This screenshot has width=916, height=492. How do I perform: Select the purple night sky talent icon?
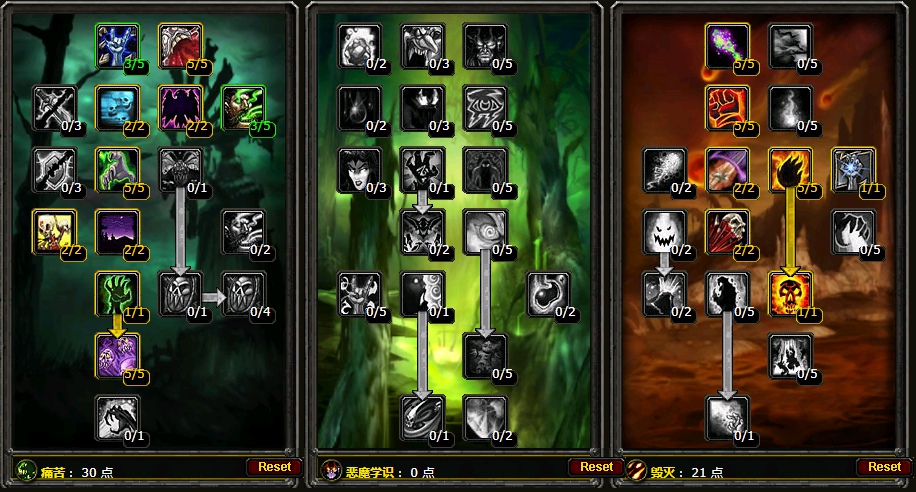(117, 232)
